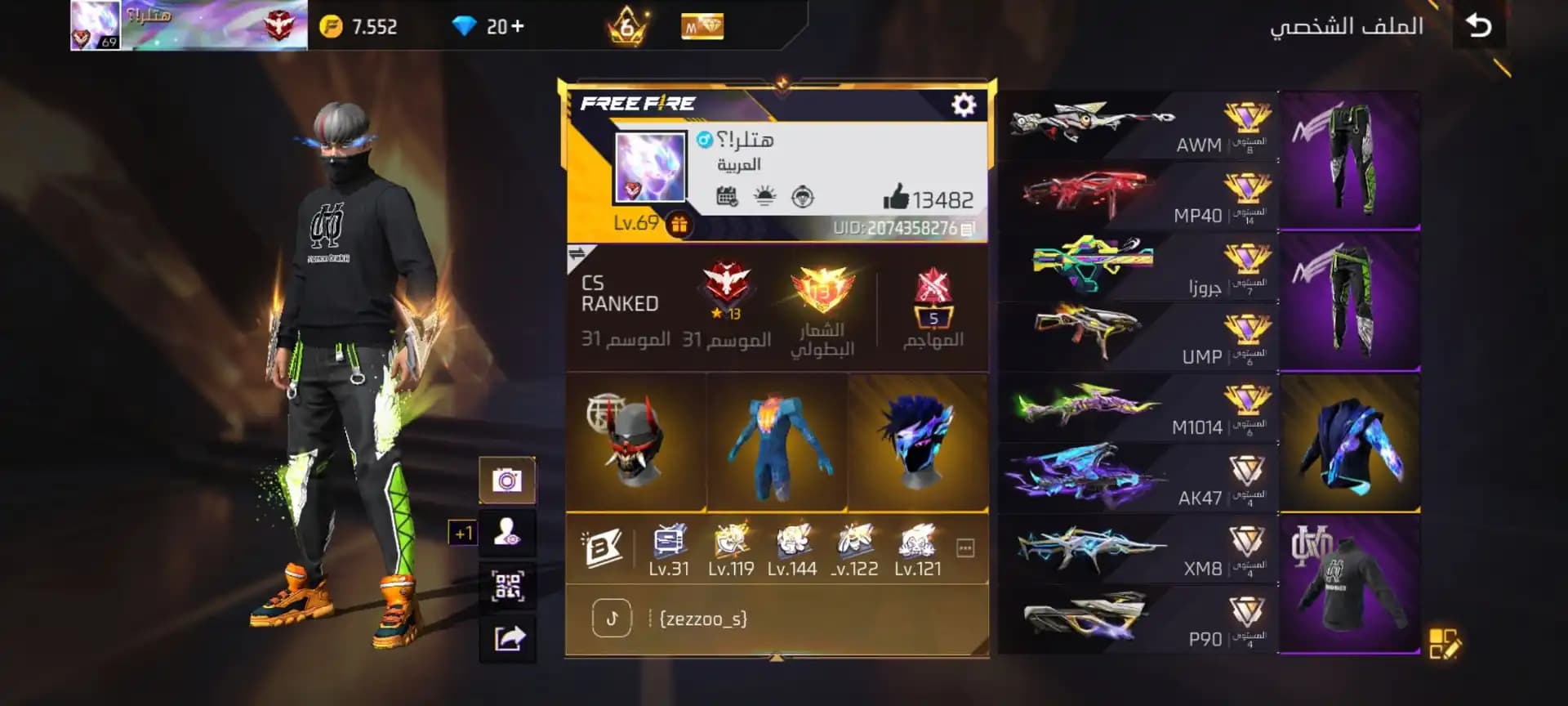
Task: Tap the share profile arrow icon
Action: [x=508, y=638]
